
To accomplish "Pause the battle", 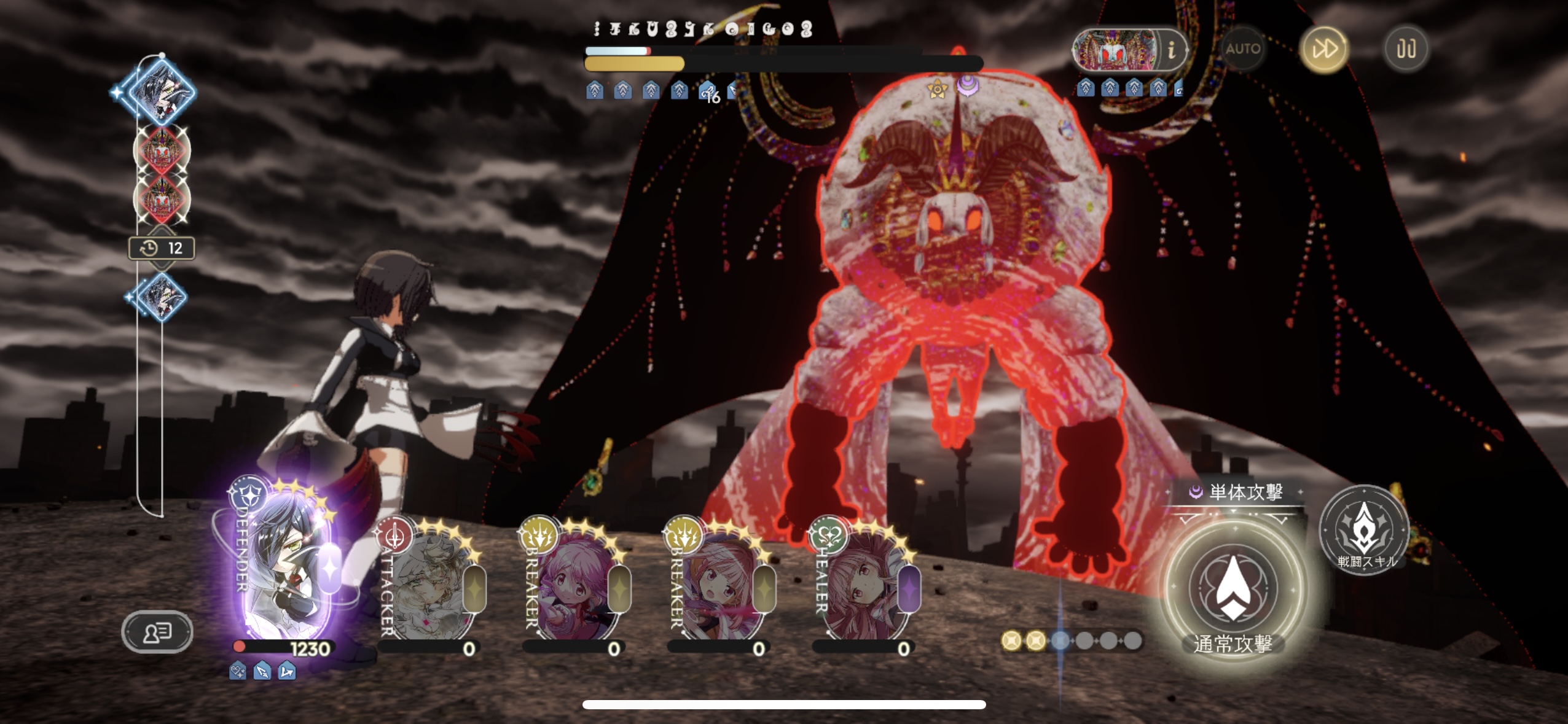I will coord(1406,49).
